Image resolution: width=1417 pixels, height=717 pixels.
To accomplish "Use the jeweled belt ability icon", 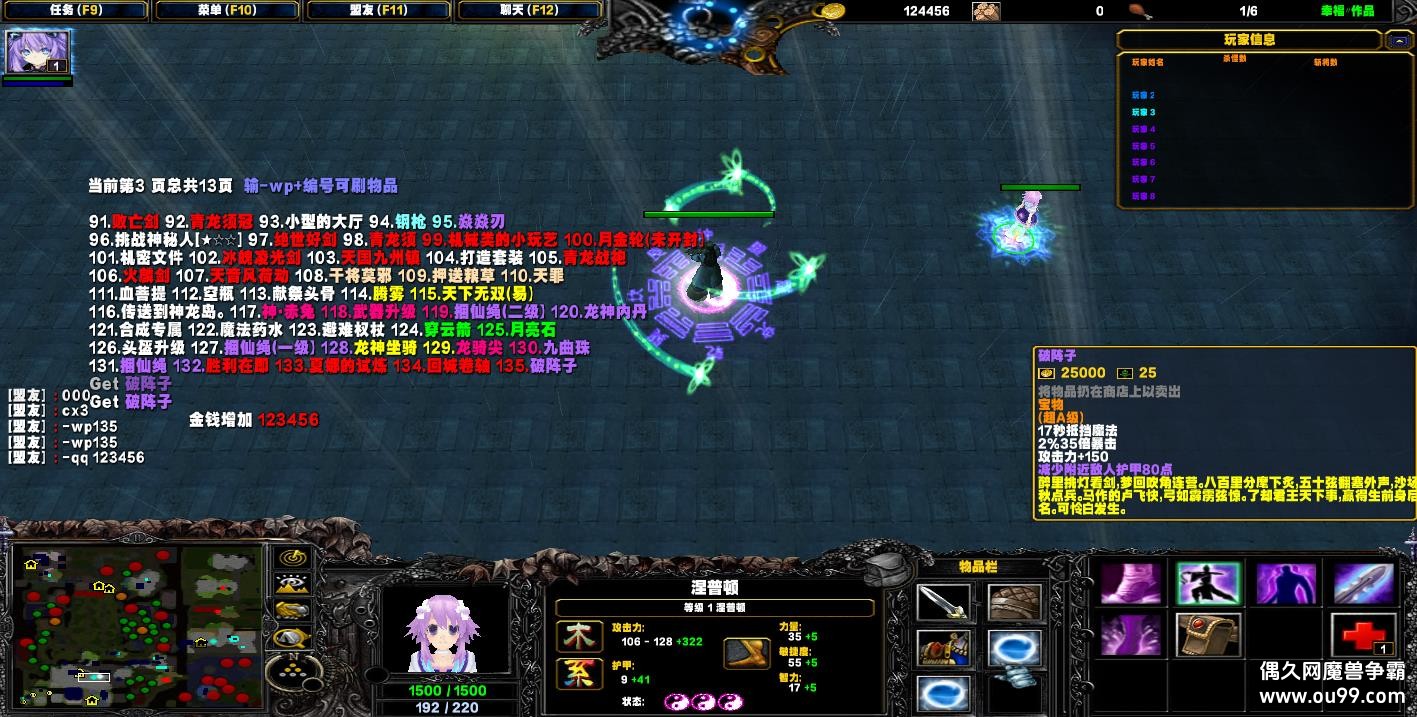I will coord(1208,636).
